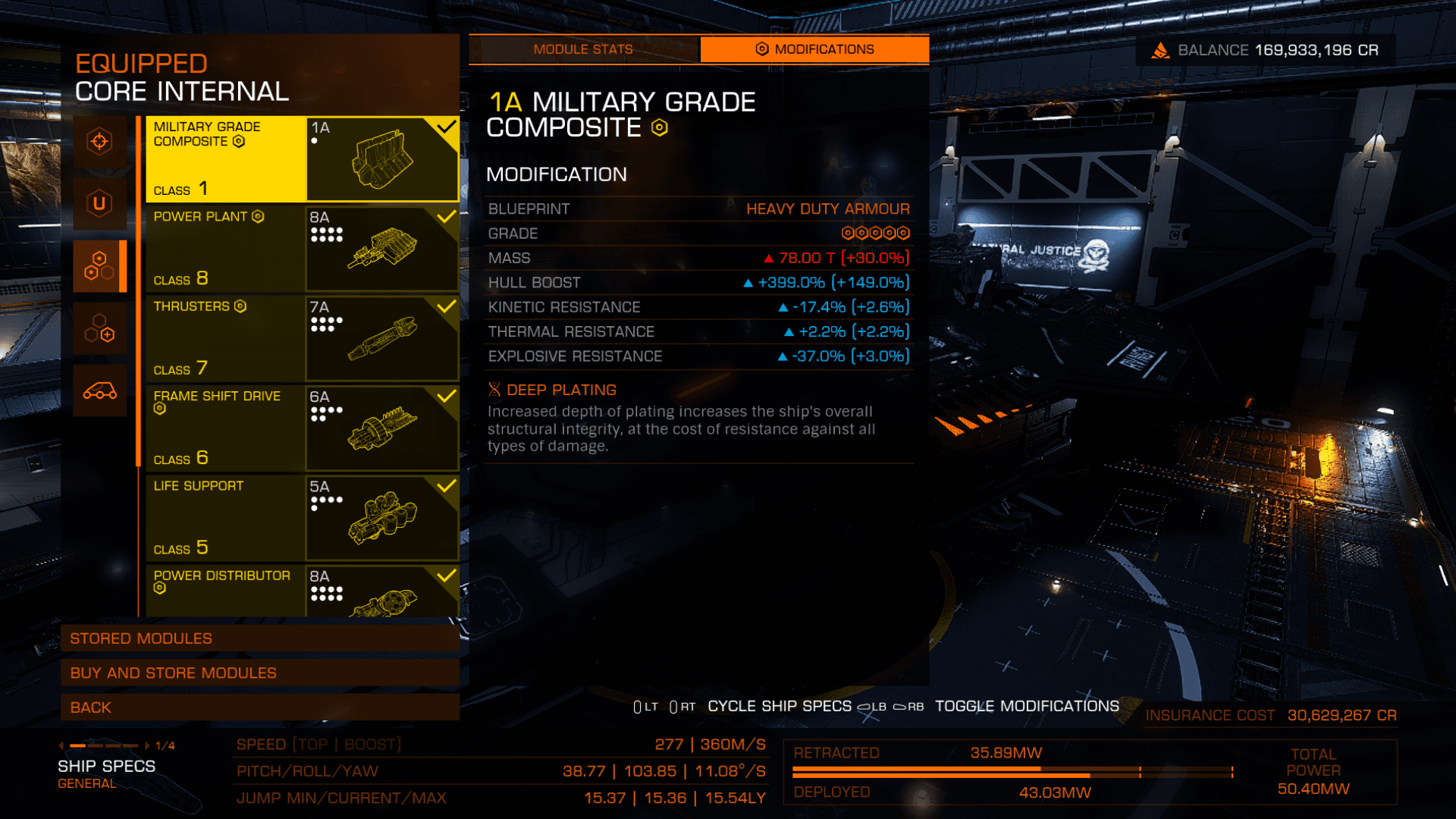Select the core internal hexagons icon

coord(99,265)
